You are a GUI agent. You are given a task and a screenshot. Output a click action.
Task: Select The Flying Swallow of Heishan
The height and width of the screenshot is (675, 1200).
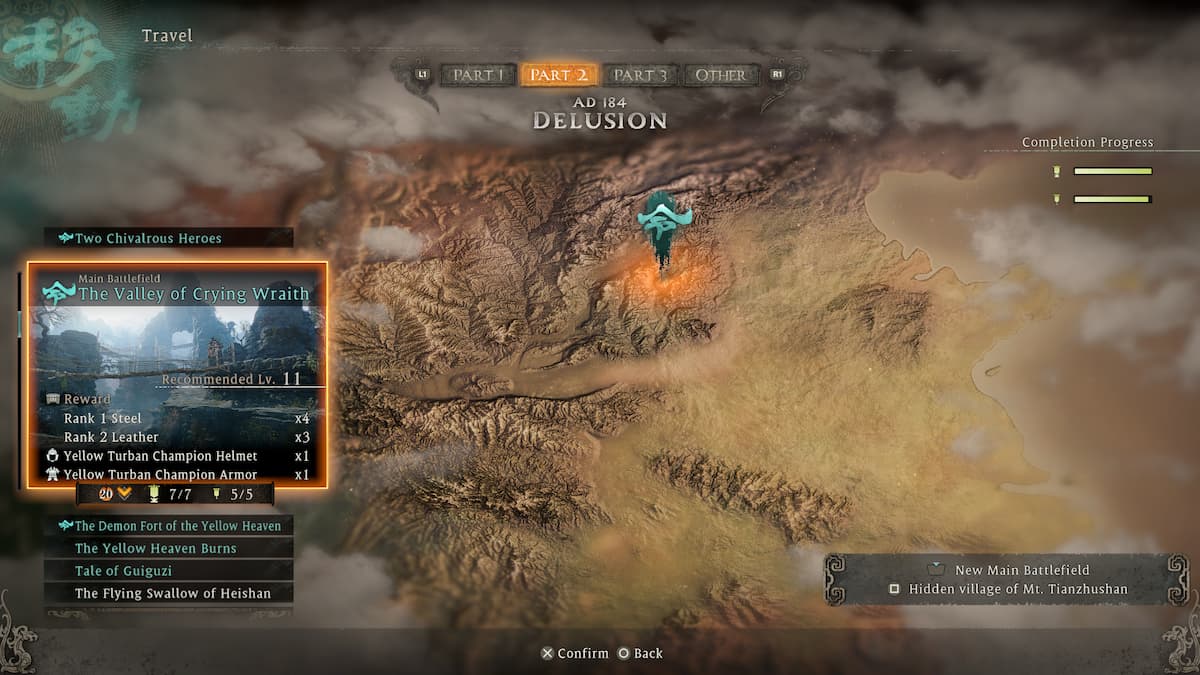tap(170, 593)
